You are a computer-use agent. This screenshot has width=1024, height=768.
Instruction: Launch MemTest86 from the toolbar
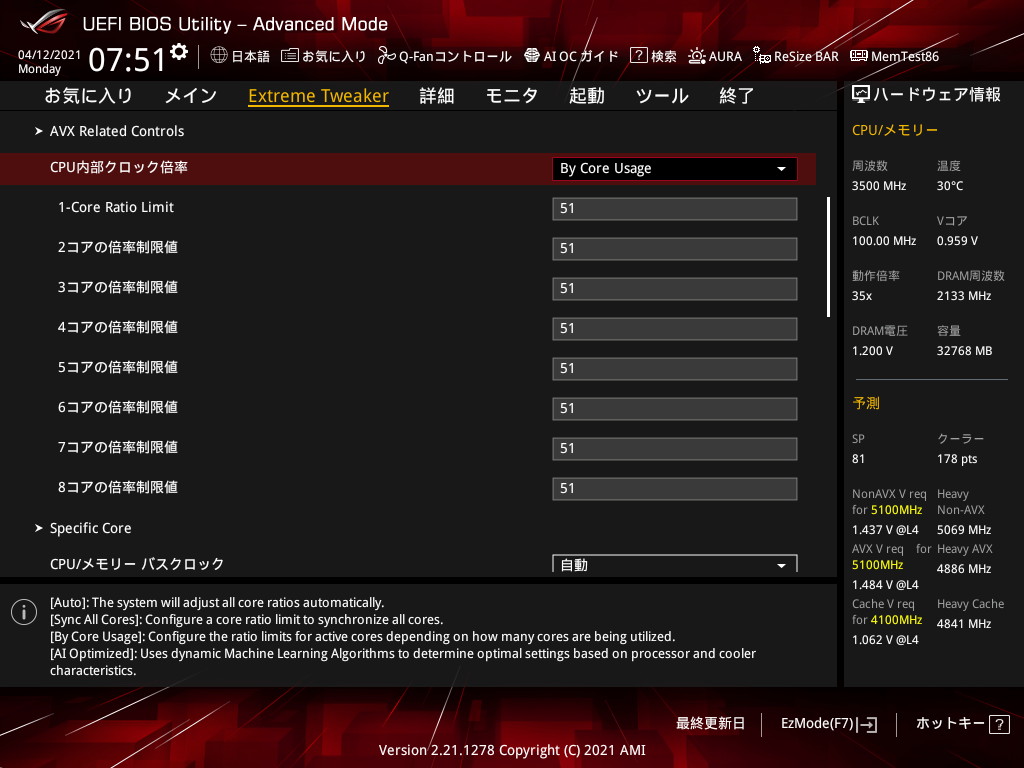tap(894, 56)
